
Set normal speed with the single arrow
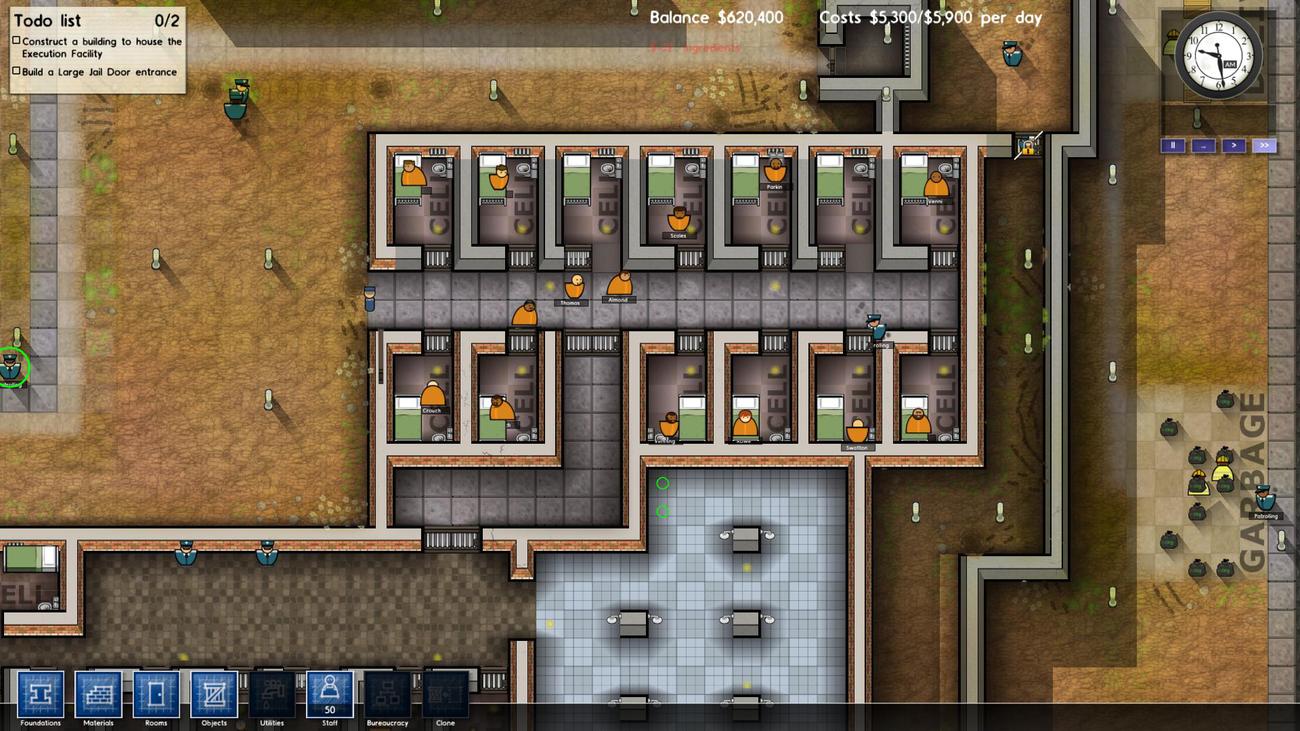point(1234,146)
